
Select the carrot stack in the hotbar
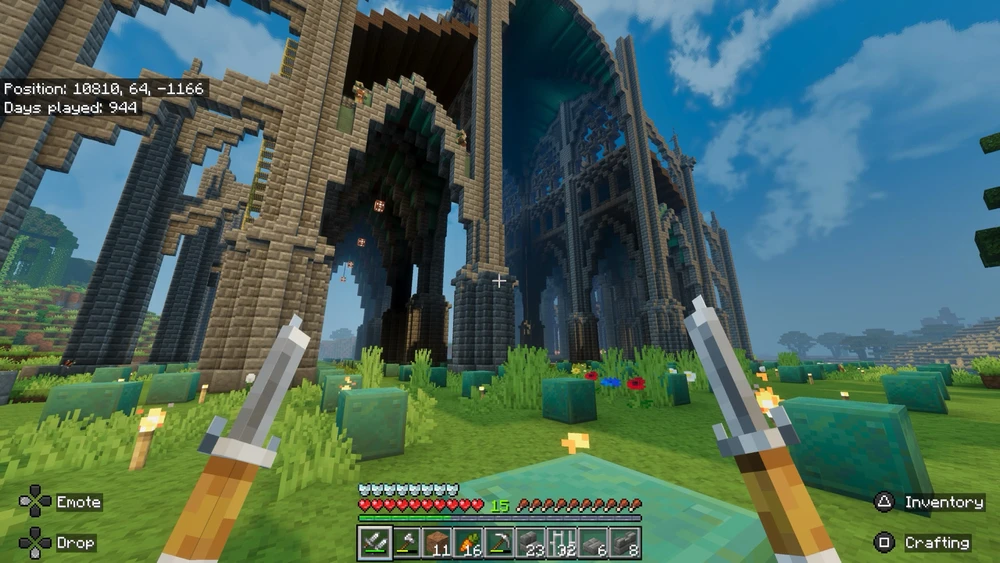coord(468,543)
